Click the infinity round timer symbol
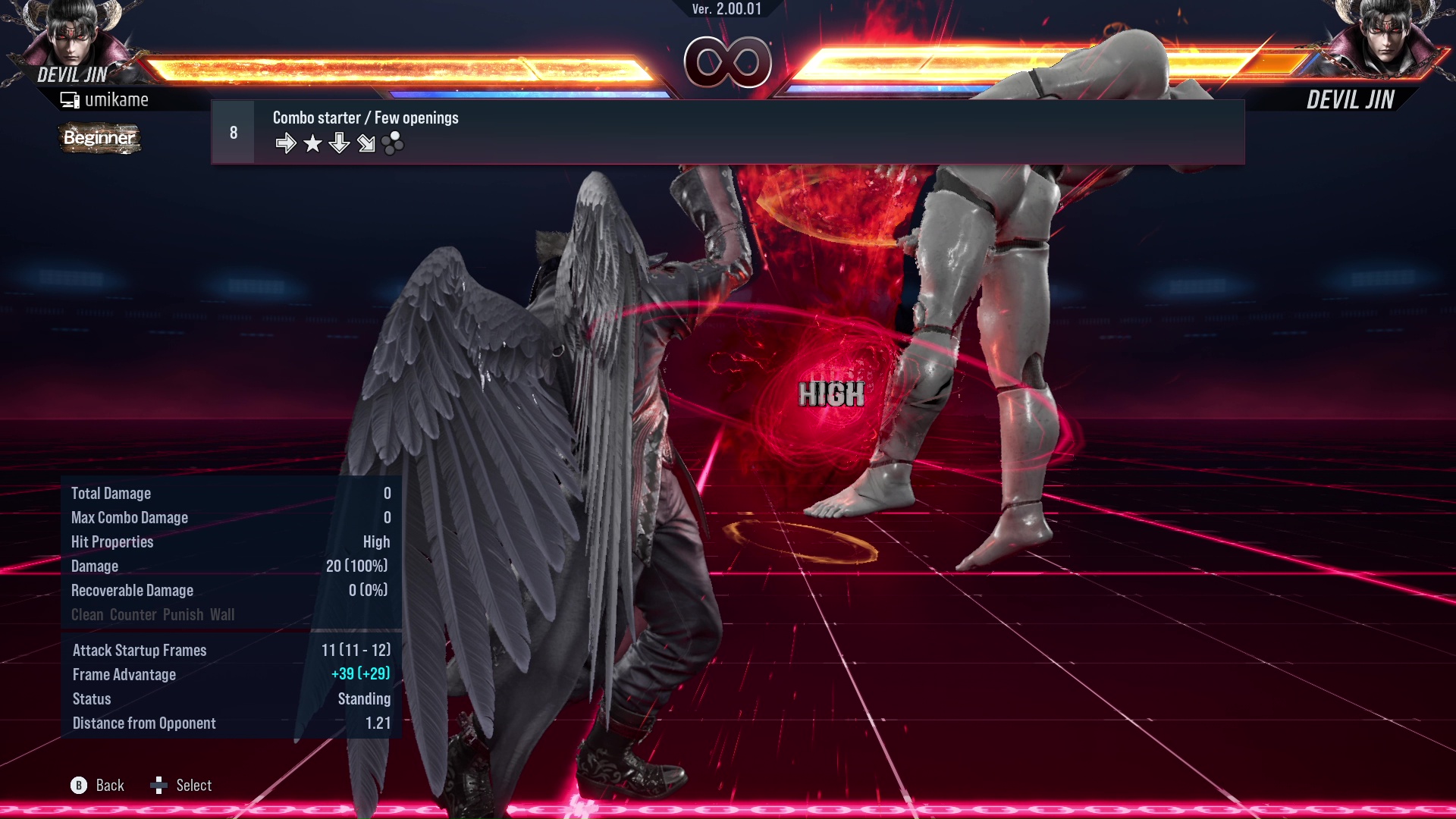1456x819 pixels. [x=729, y=61]
